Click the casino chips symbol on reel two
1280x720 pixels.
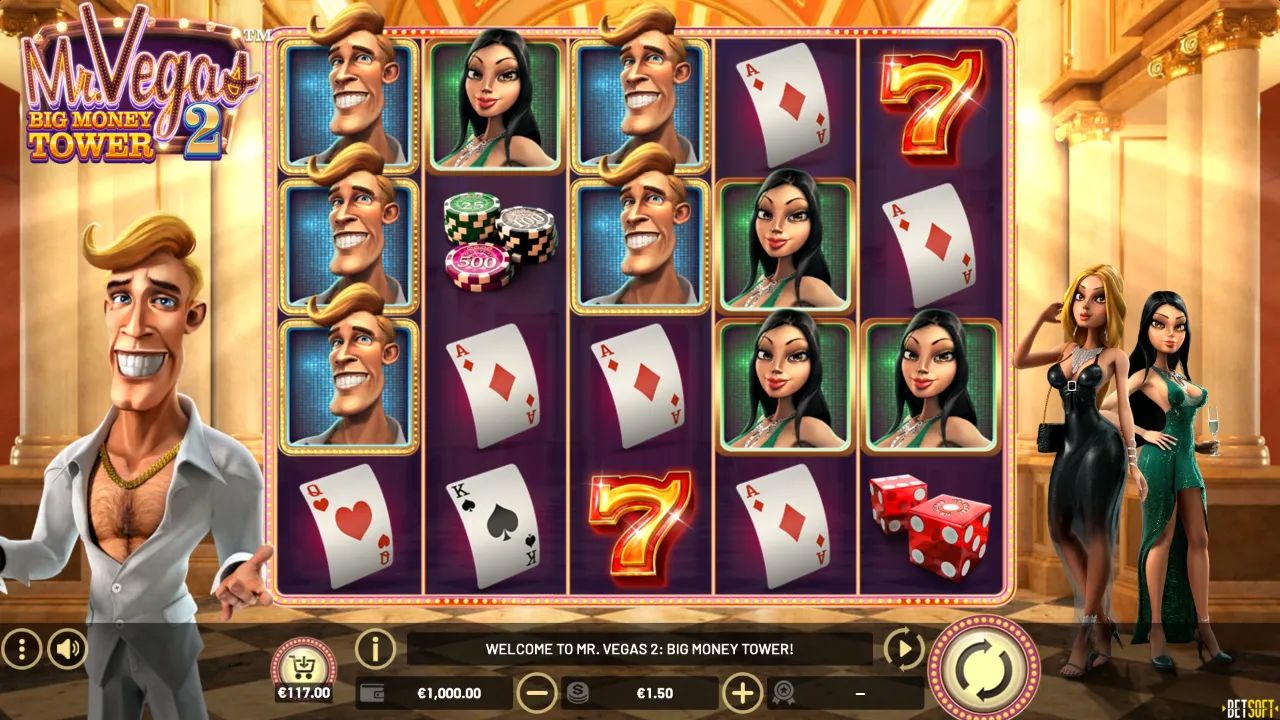coord(494,240)
